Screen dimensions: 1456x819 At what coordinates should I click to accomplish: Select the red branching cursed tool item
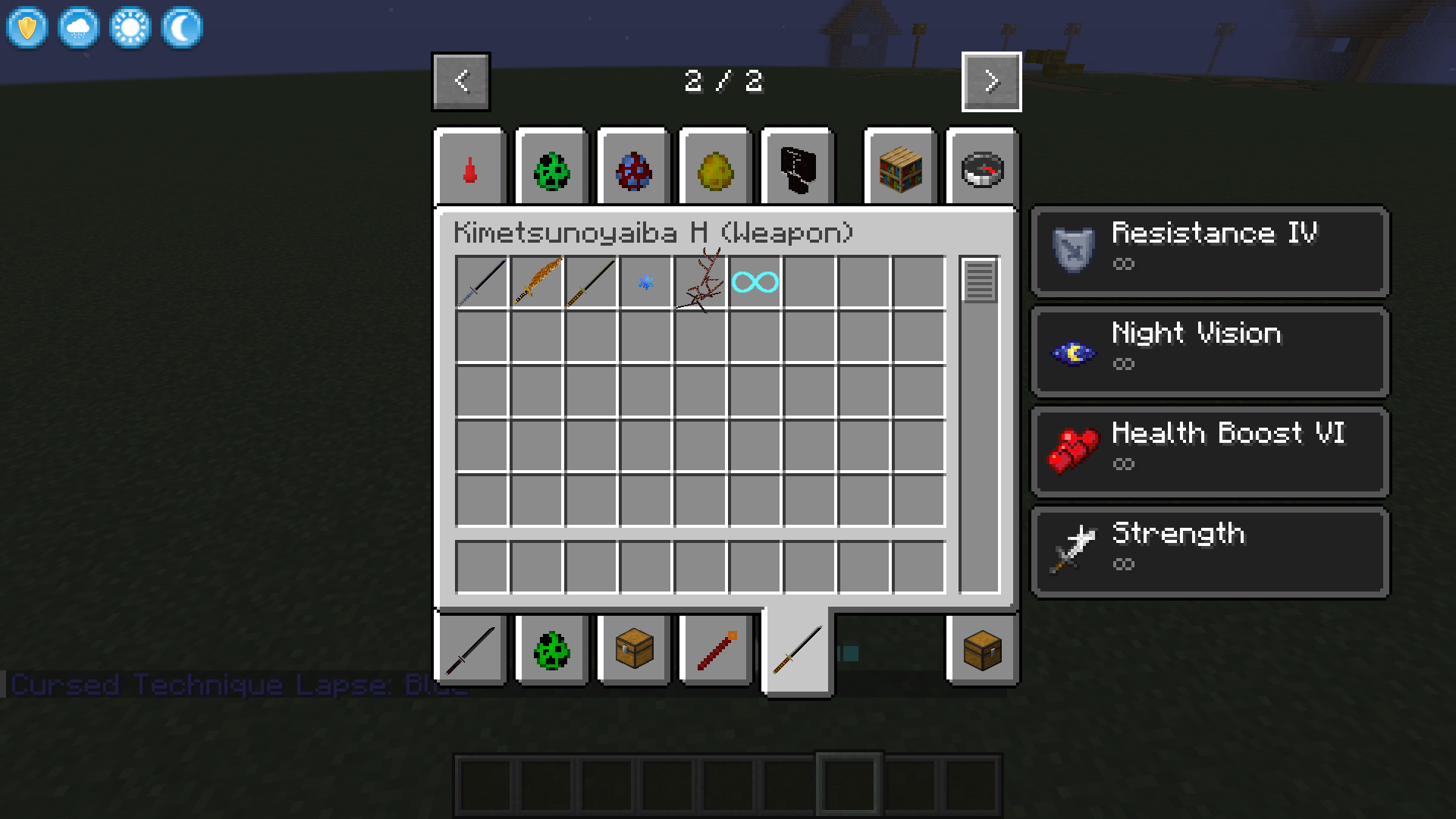699,283
